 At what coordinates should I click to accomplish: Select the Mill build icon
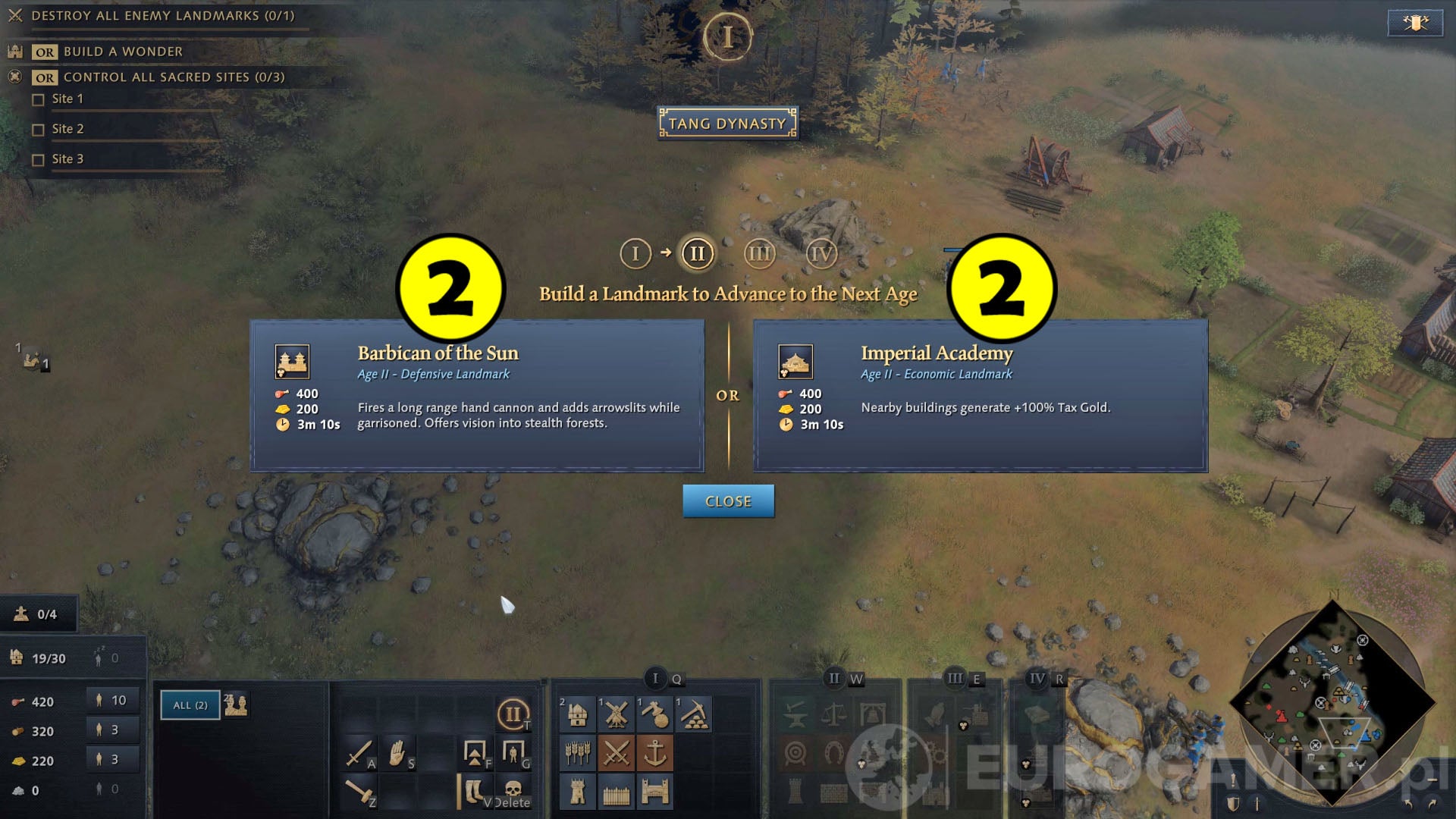point(617,714)
